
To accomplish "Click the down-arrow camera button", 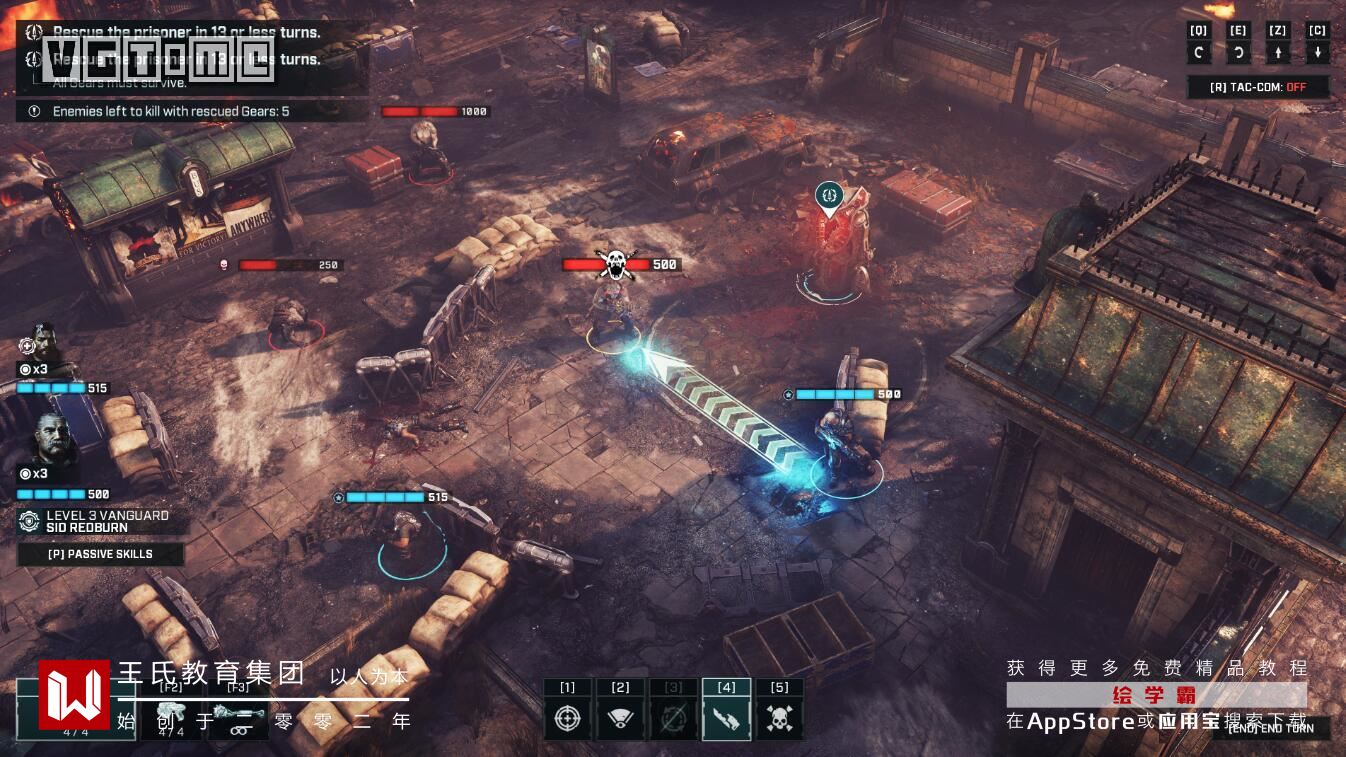I will pyautogui.click(x=1317, y=53).
